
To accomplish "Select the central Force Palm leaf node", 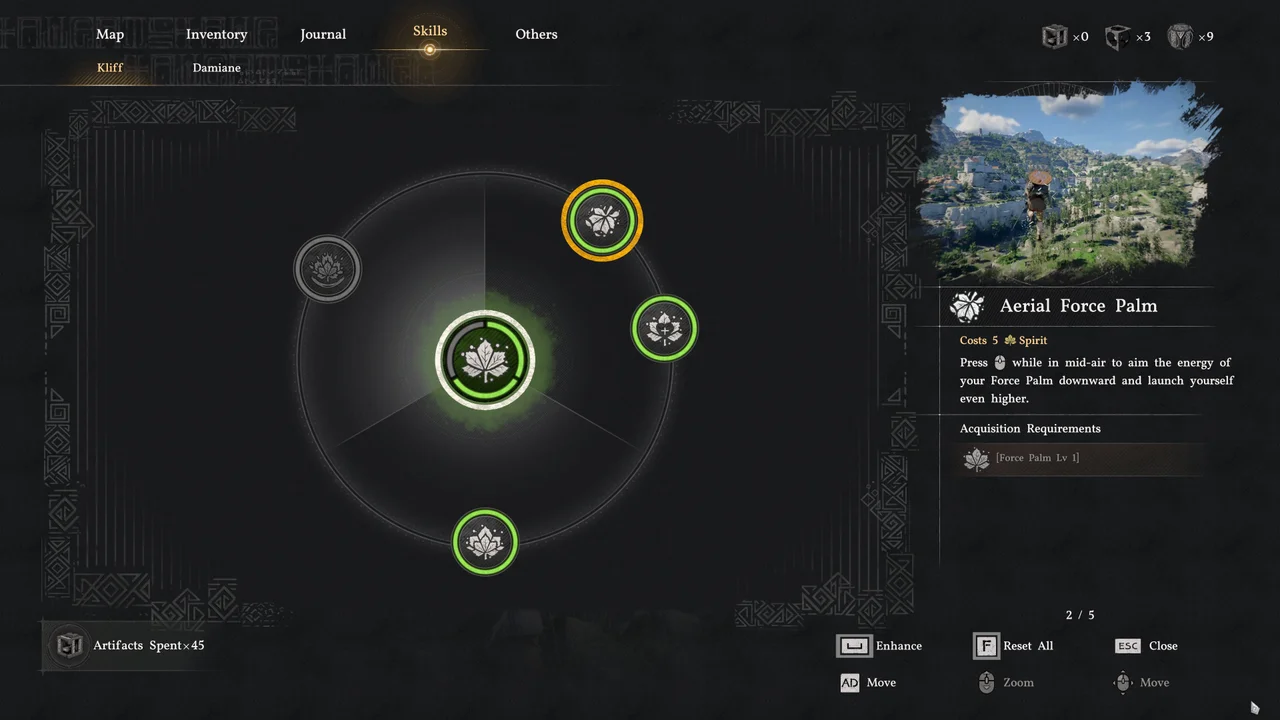I will click(485, 360).
